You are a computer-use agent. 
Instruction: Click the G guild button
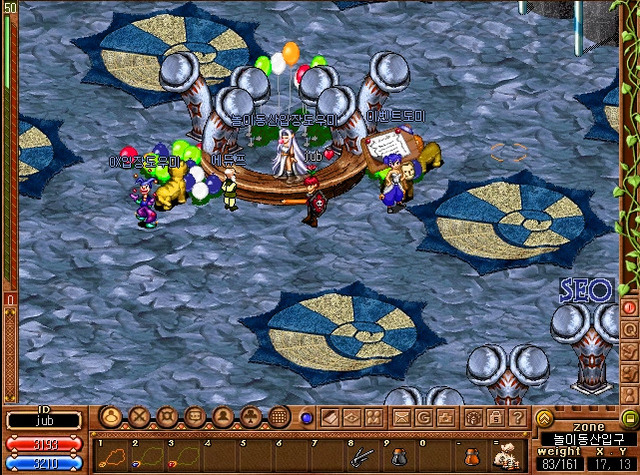click(x=424, y=416)
